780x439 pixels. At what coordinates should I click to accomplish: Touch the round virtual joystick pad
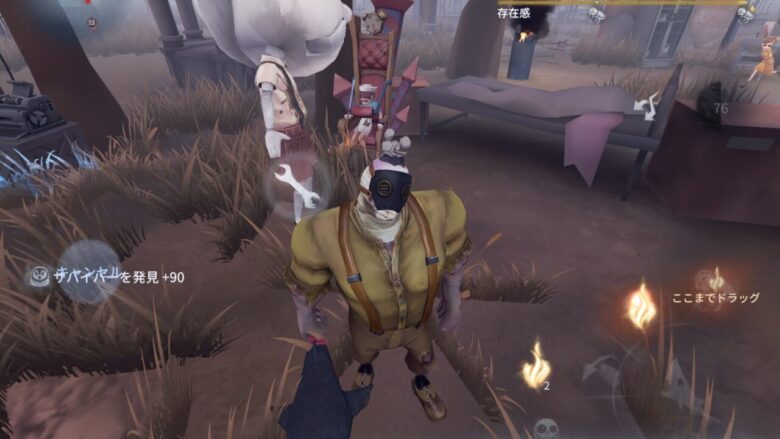(89, 272)
